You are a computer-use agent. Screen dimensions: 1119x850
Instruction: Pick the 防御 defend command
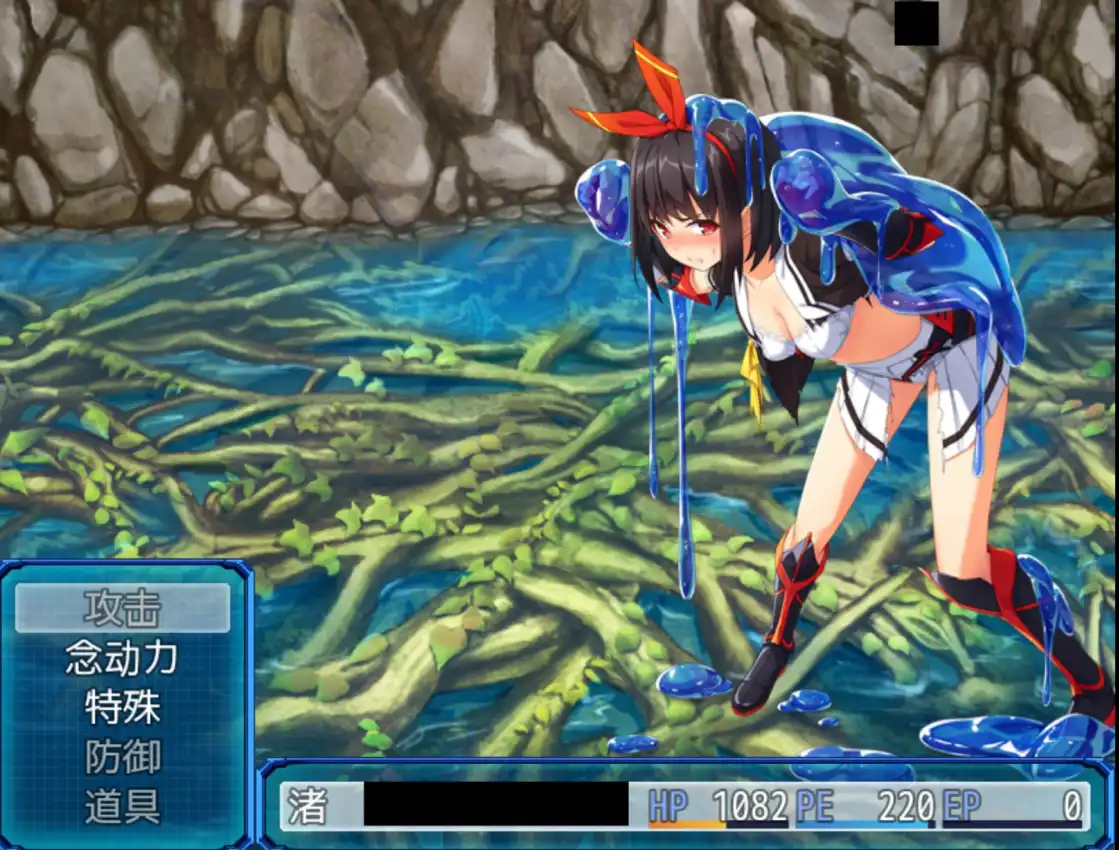tap(122, 757)
